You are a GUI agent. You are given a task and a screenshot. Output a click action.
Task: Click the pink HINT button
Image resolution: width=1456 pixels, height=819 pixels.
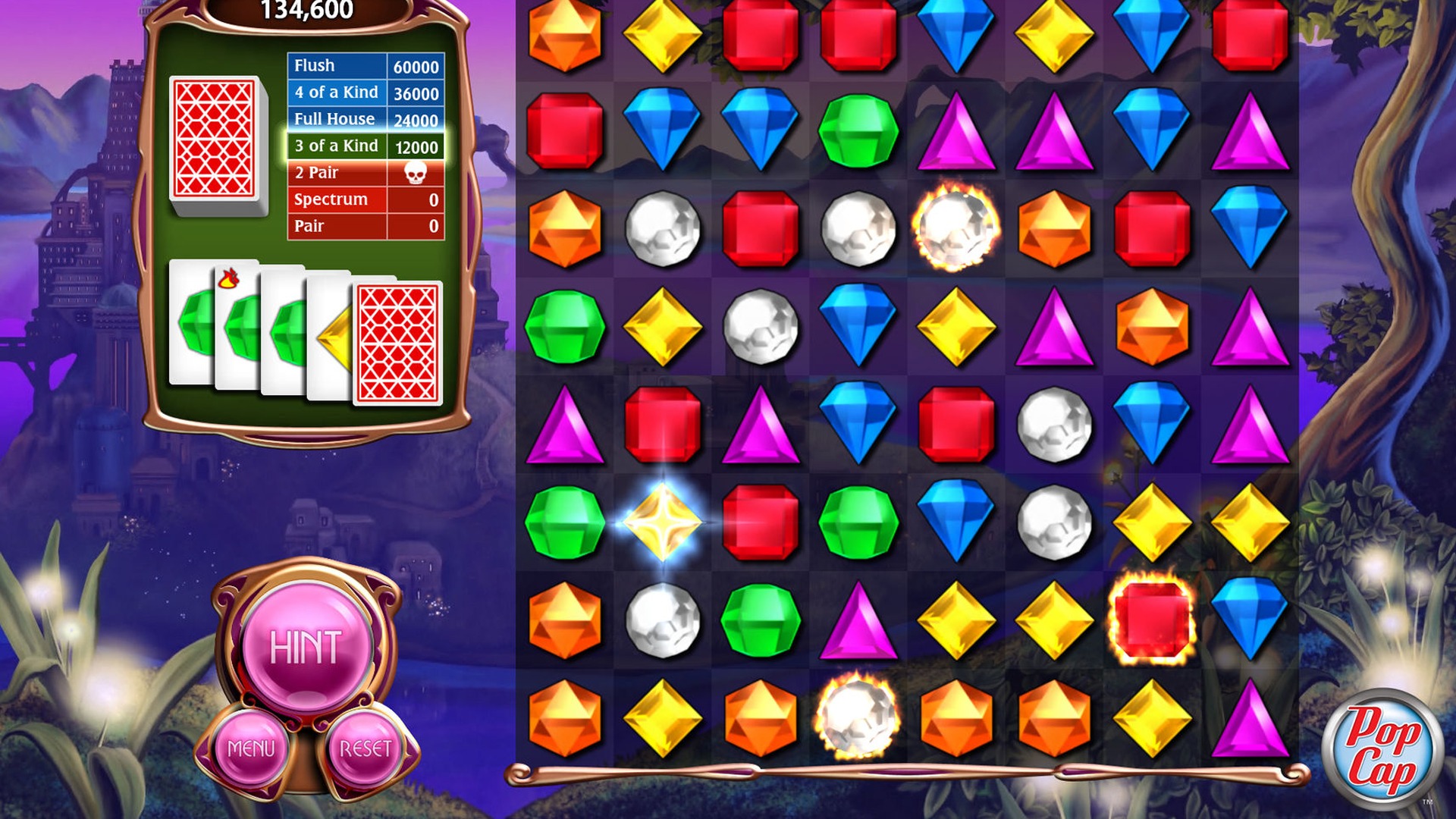coord(306,647)
